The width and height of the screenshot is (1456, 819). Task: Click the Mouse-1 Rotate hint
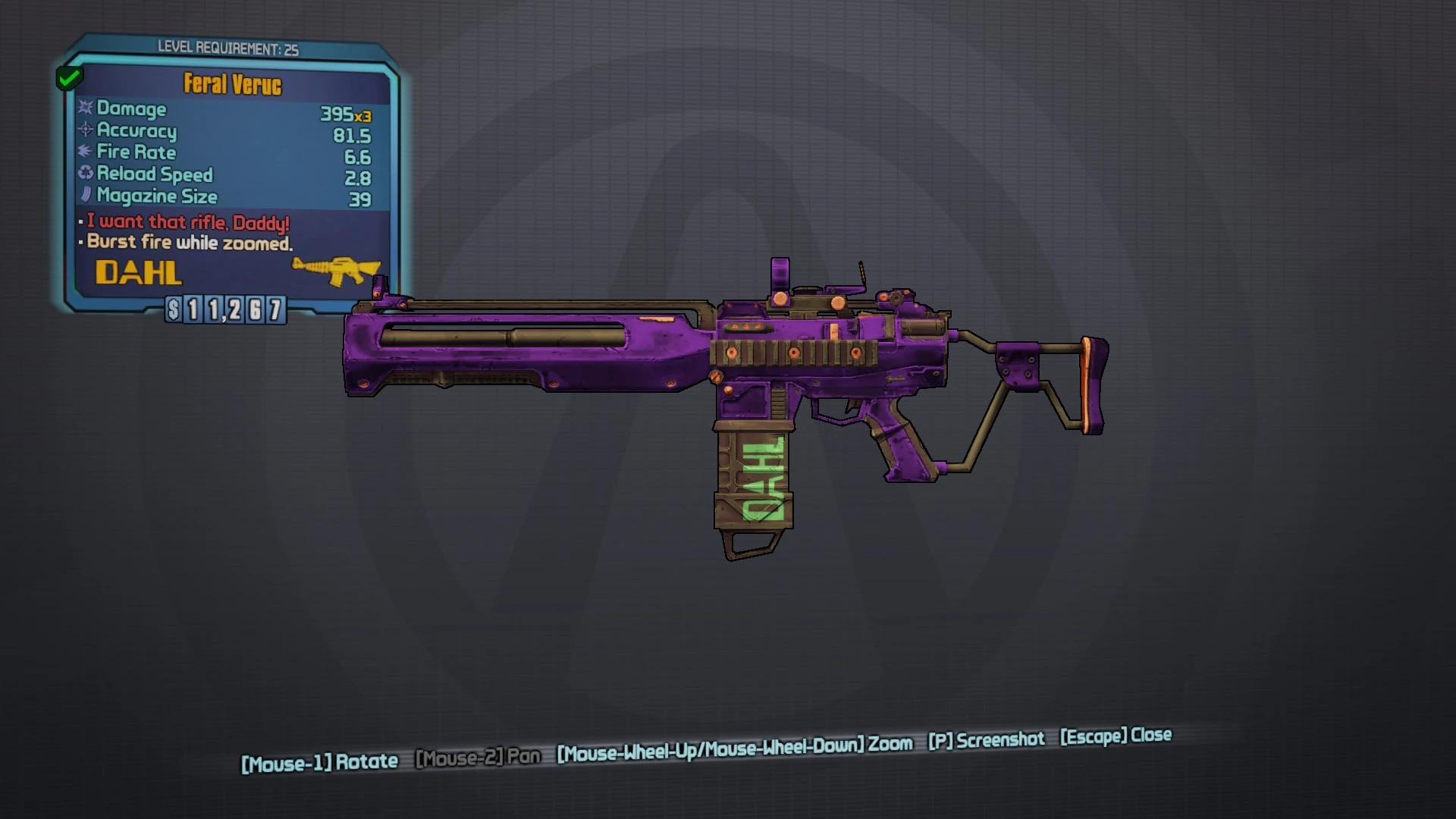click(320, 761)
